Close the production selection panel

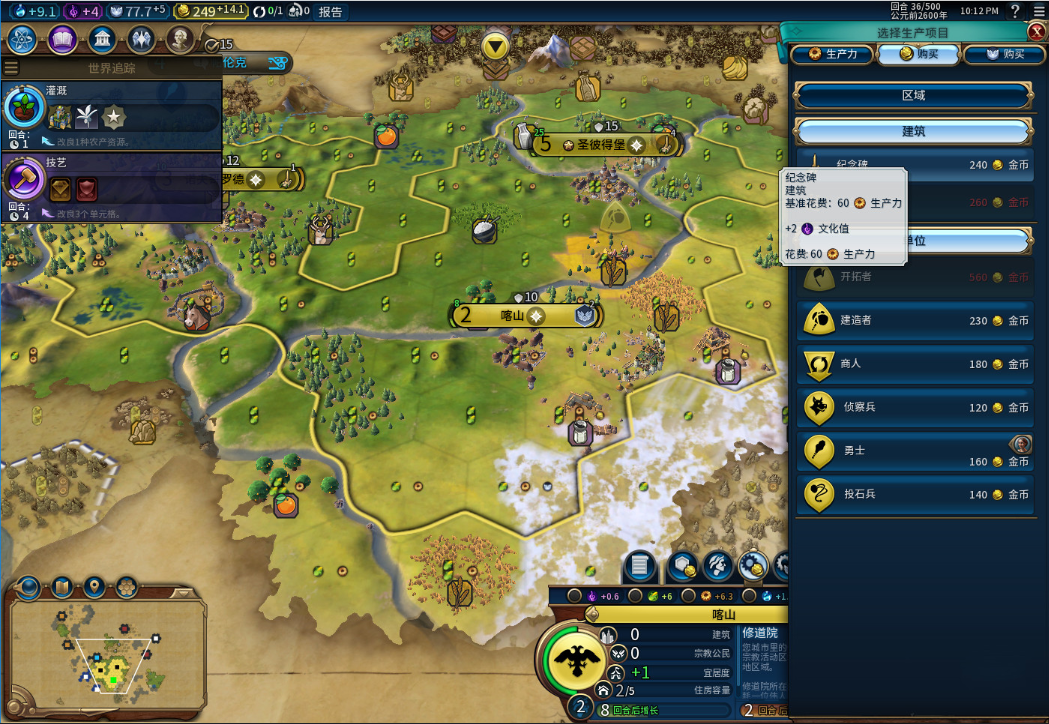tap(1036, 32)
